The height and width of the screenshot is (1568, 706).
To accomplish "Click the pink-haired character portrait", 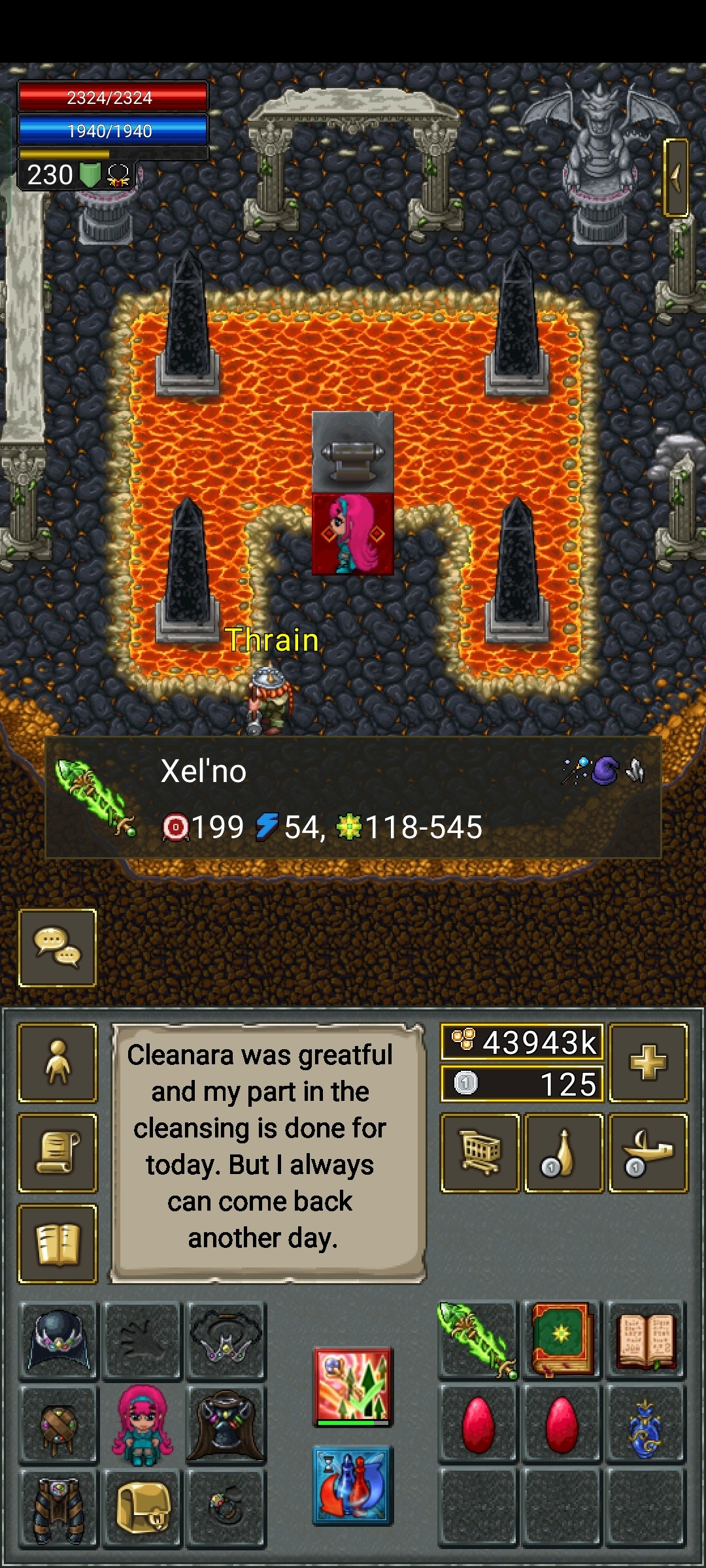I will pos(143,1424).
